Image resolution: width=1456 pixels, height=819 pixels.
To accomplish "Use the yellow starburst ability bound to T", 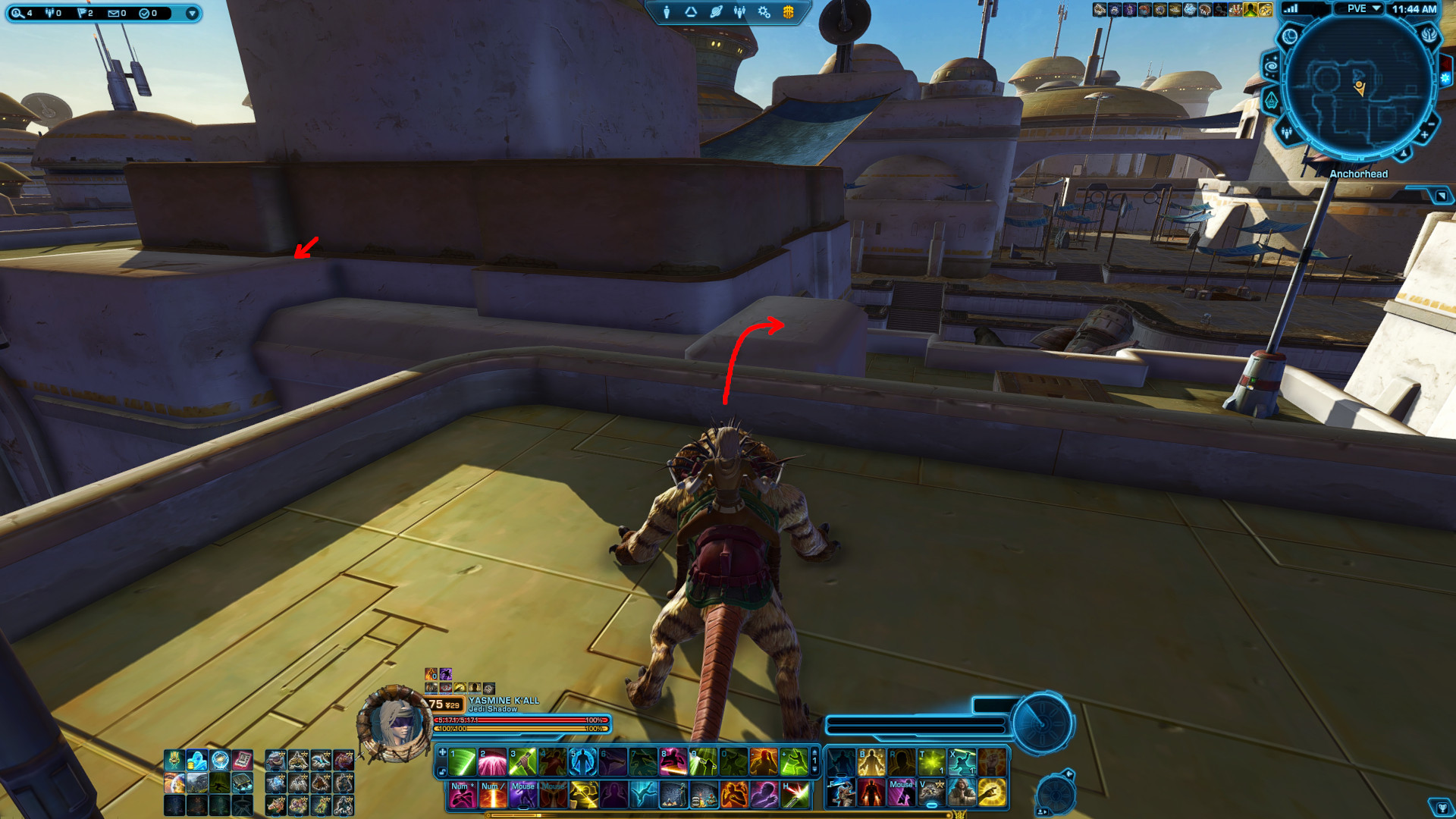I will [x=931, y=762].
